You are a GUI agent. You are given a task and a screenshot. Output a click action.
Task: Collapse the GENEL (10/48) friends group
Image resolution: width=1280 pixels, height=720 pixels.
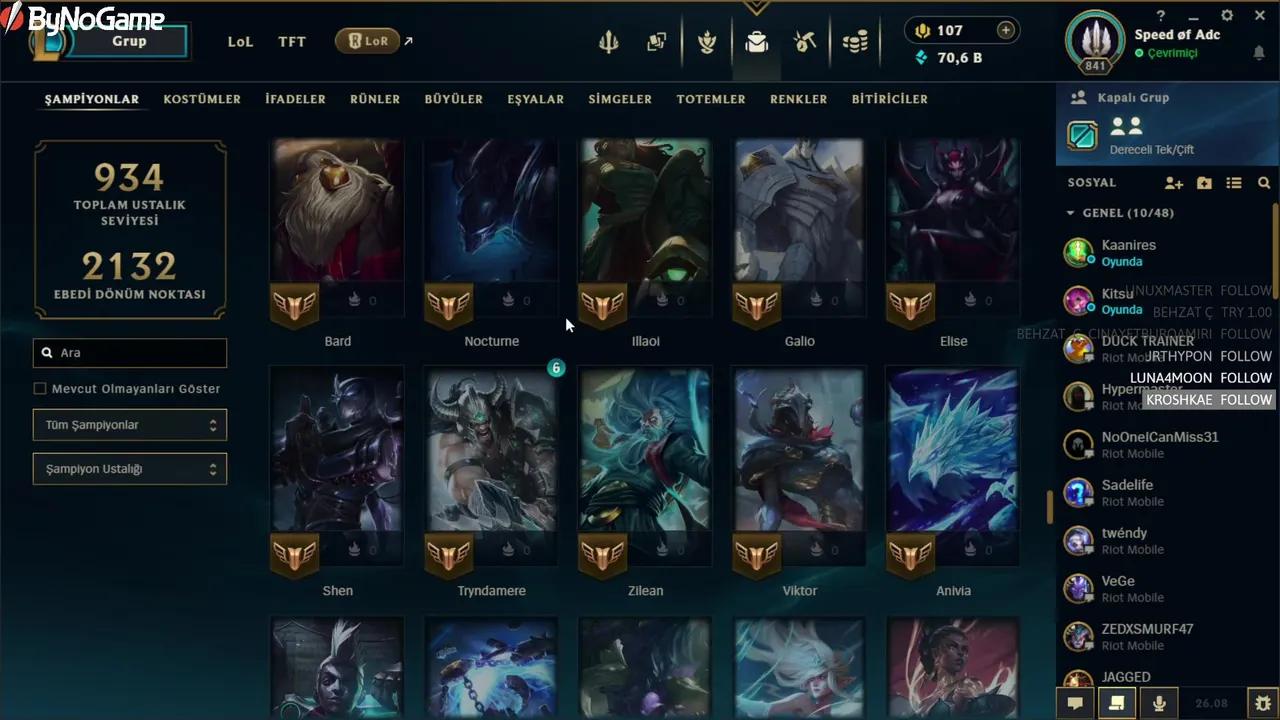(1070, 212)
